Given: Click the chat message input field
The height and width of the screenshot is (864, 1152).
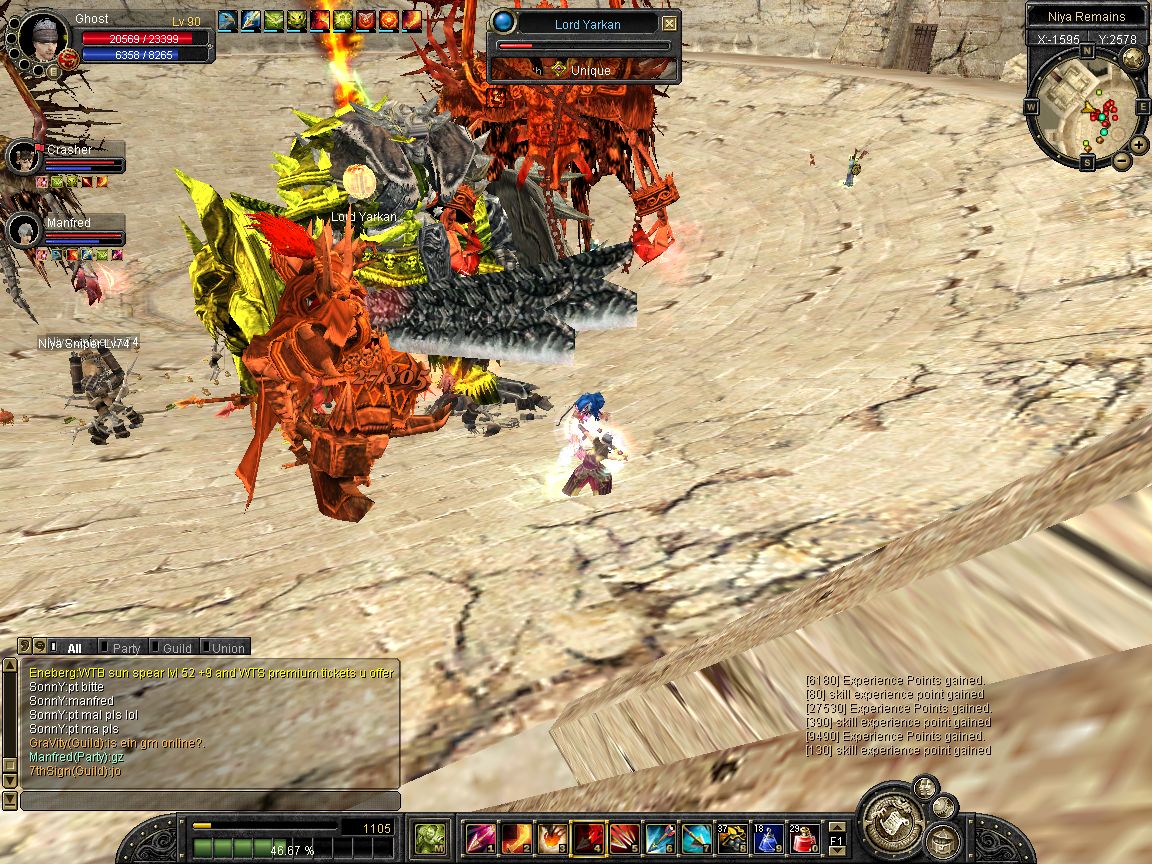Looking at the screenshot, I should tap(210, 801).
